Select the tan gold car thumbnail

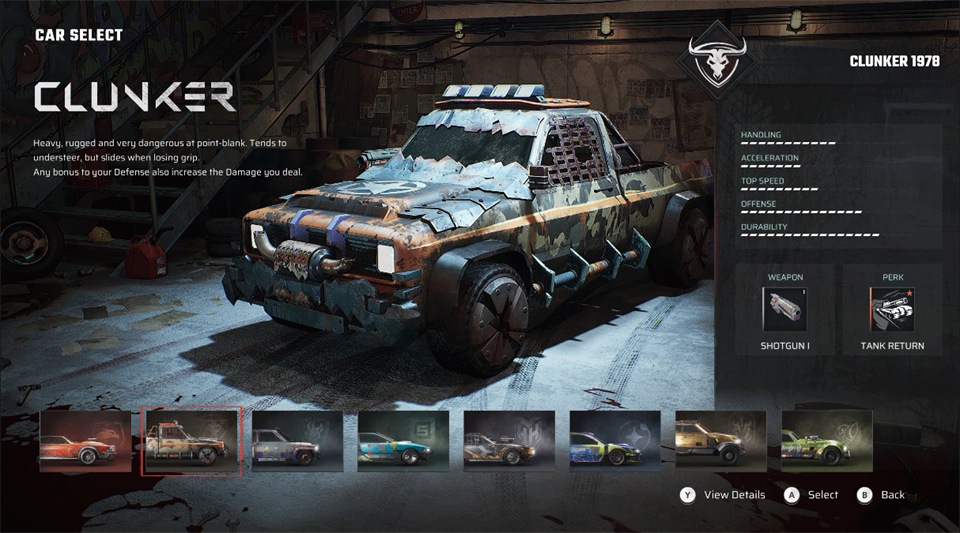pos(721,441)
